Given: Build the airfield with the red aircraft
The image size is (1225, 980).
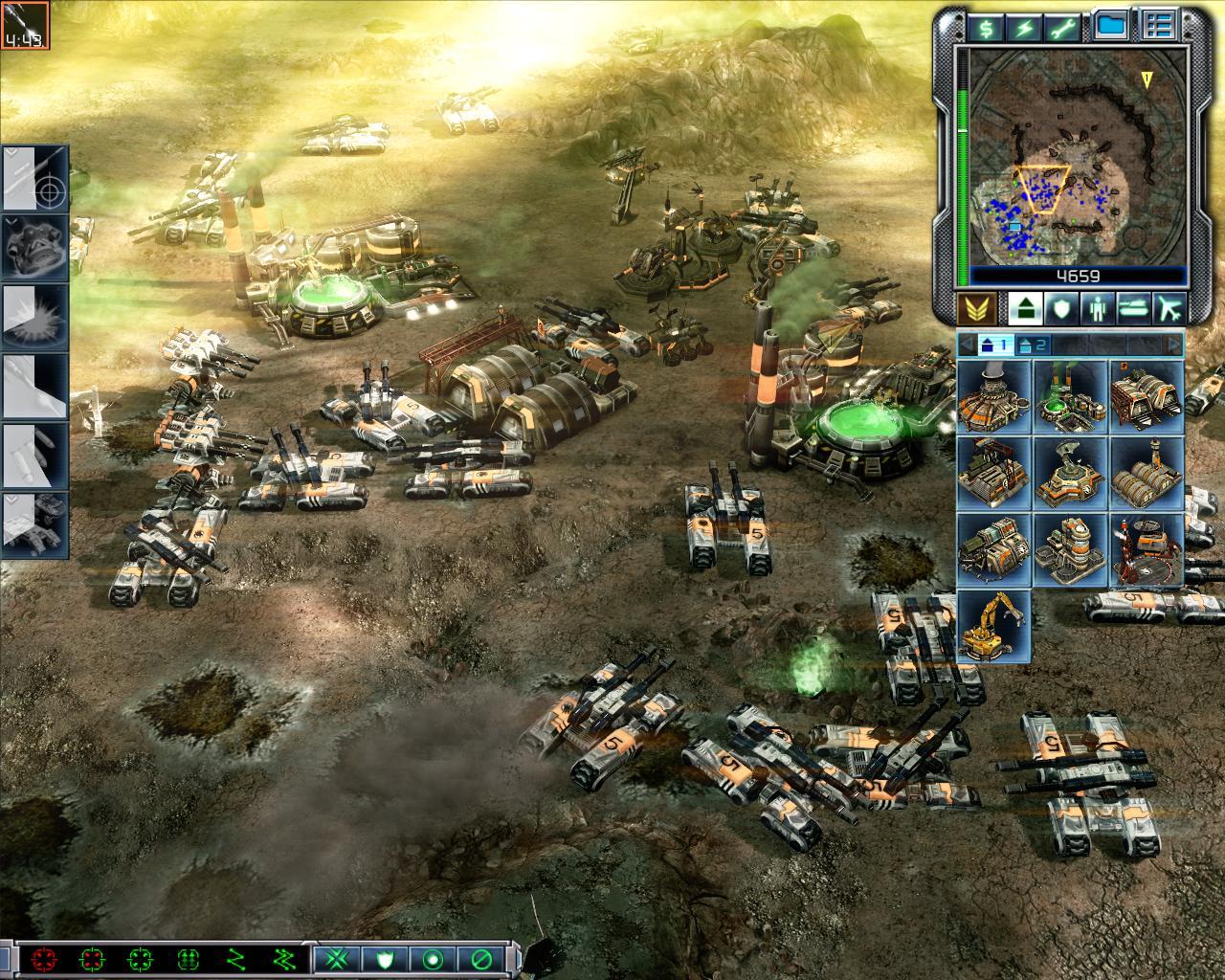Looking at the screenshot, I should pos(1147,548).
